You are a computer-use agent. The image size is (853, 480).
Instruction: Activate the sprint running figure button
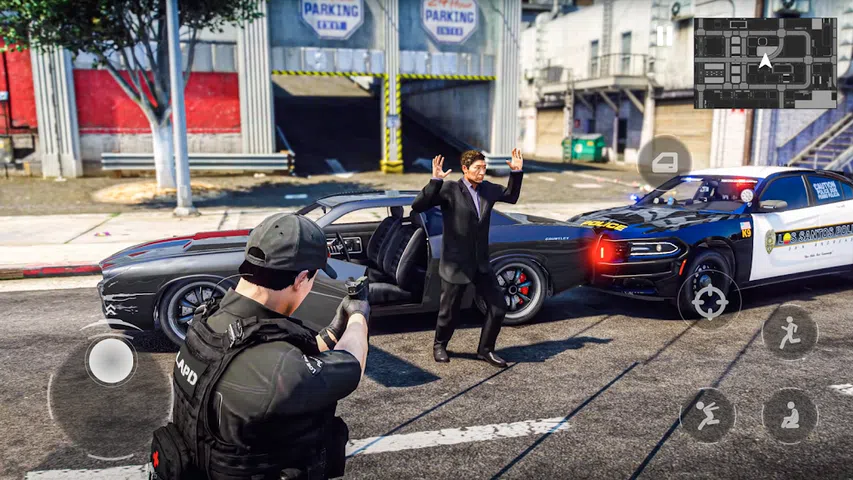[789, 332]
